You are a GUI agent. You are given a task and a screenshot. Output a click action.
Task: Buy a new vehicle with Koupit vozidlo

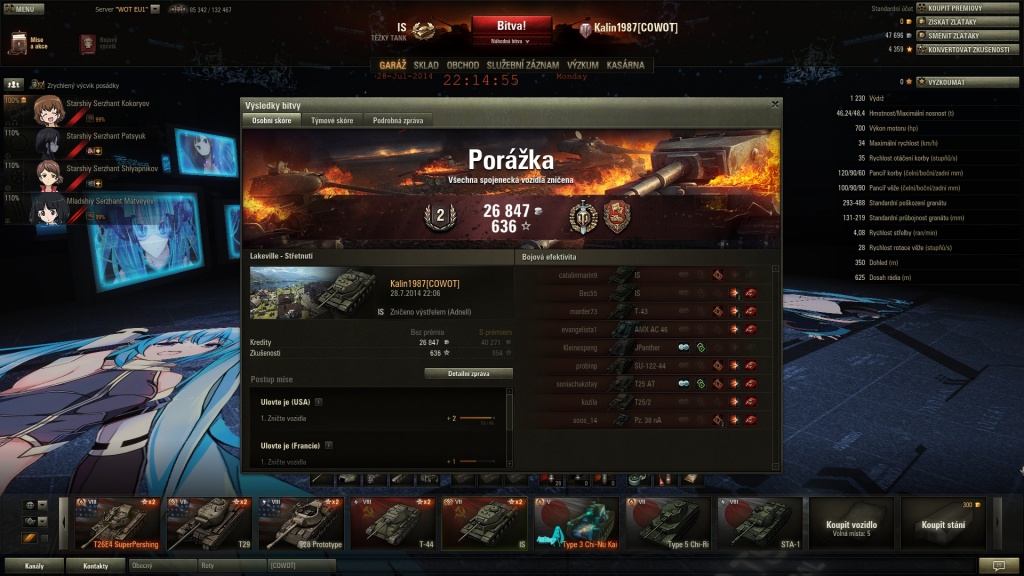[x=851, y=523]
